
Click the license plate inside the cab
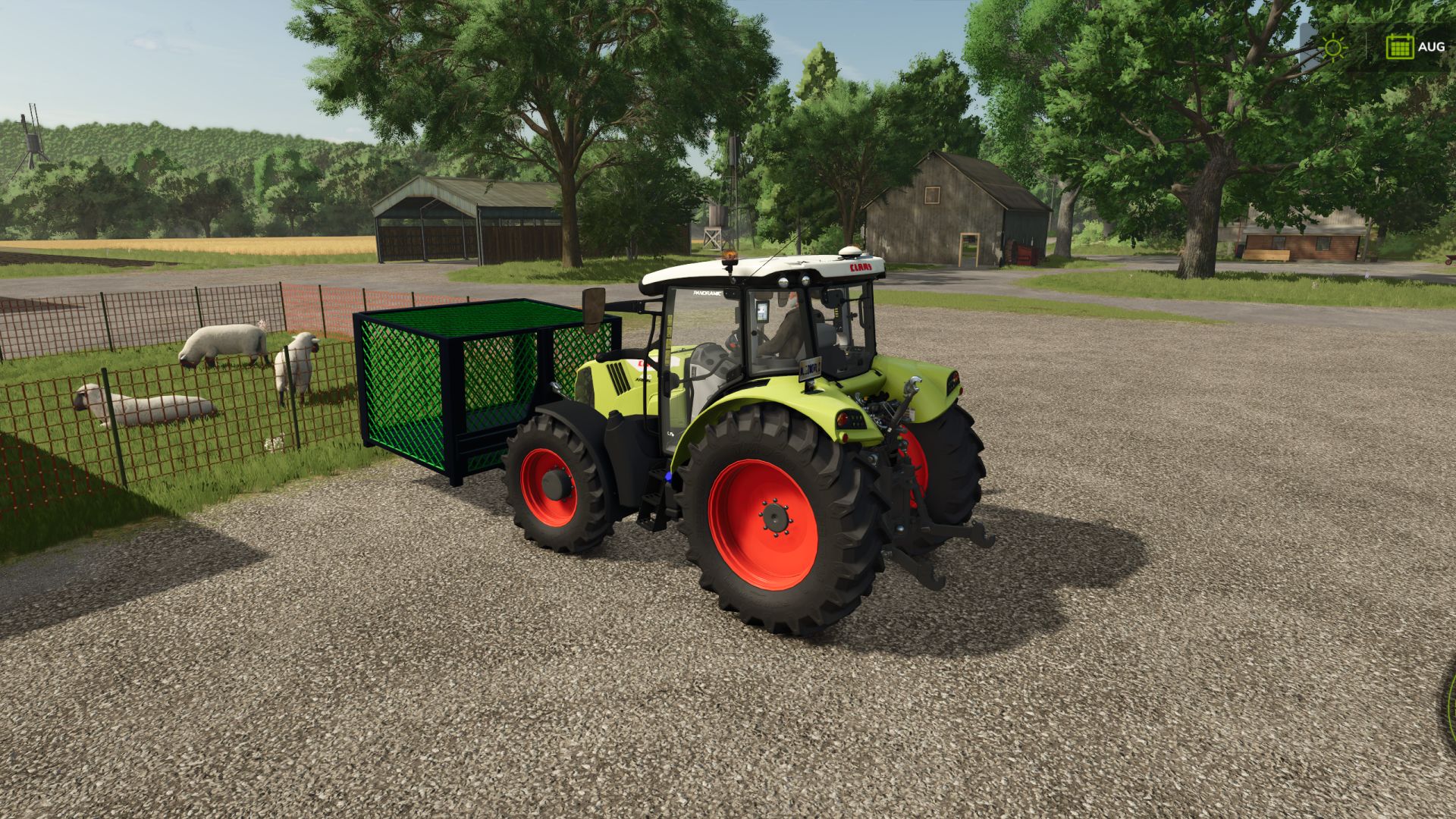[x=810, y=369]
